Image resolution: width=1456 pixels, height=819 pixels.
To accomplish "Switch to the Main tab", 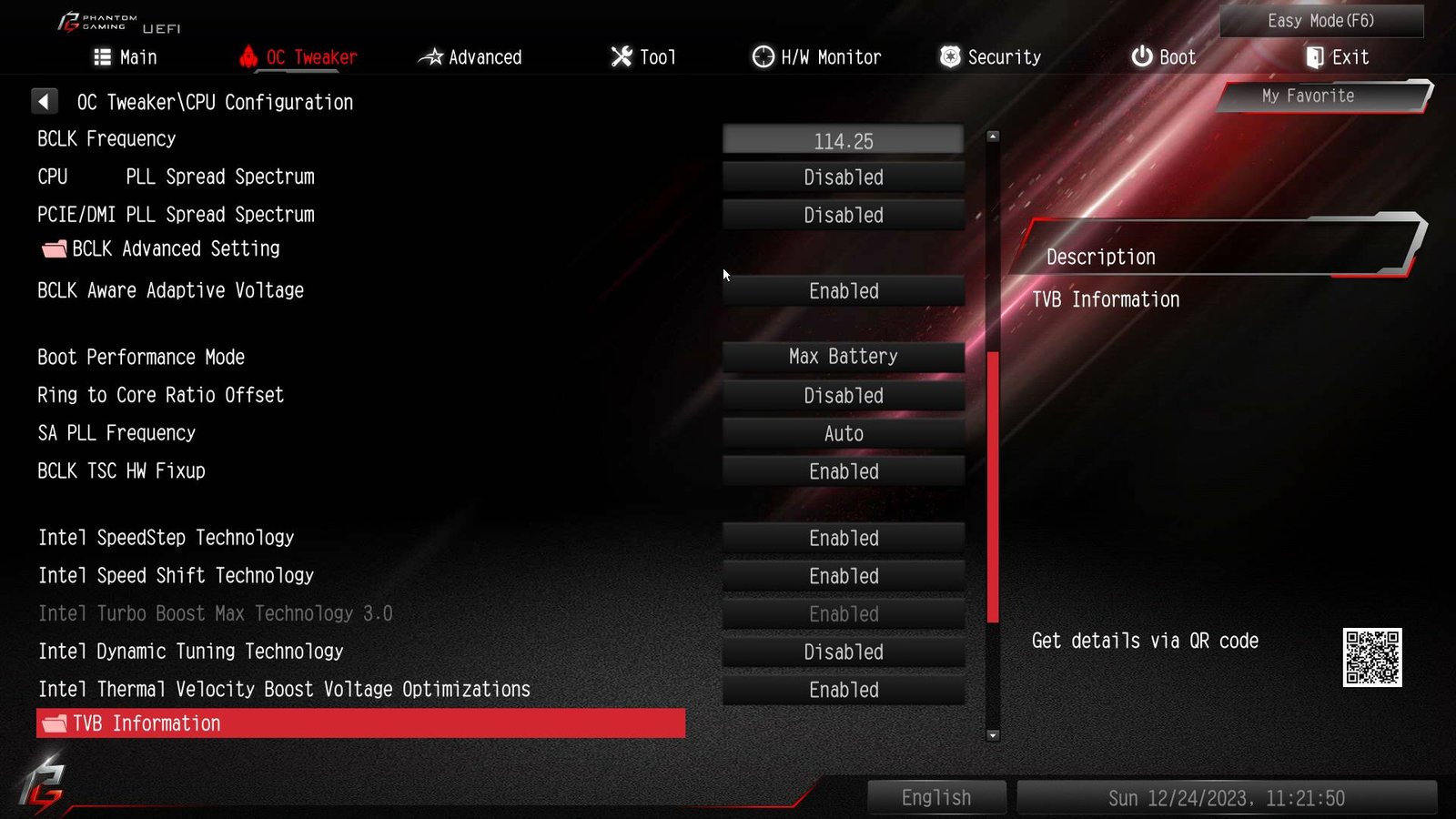I will [x=126, y=57].
